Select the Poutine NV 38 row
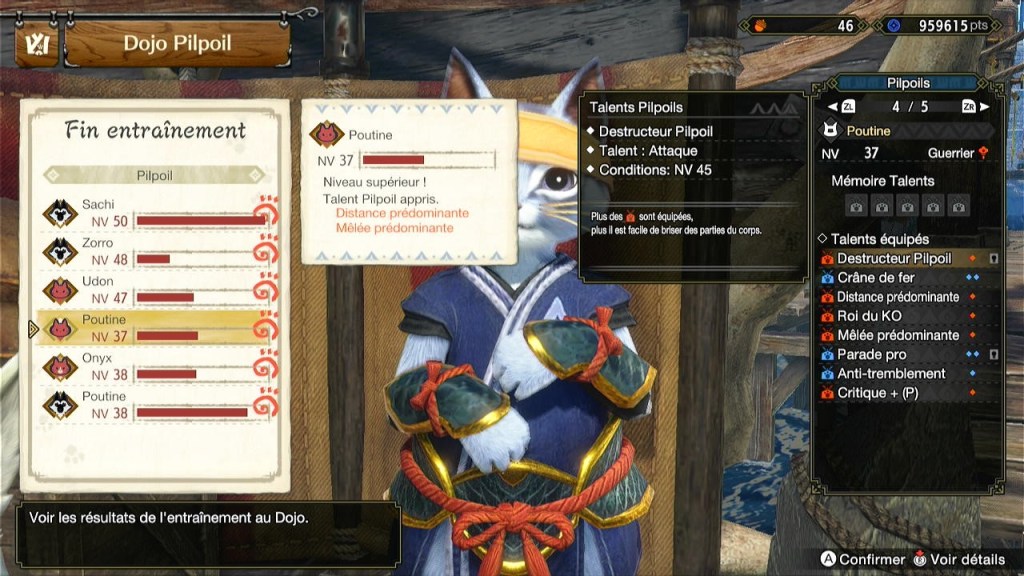 coord(155,404)
